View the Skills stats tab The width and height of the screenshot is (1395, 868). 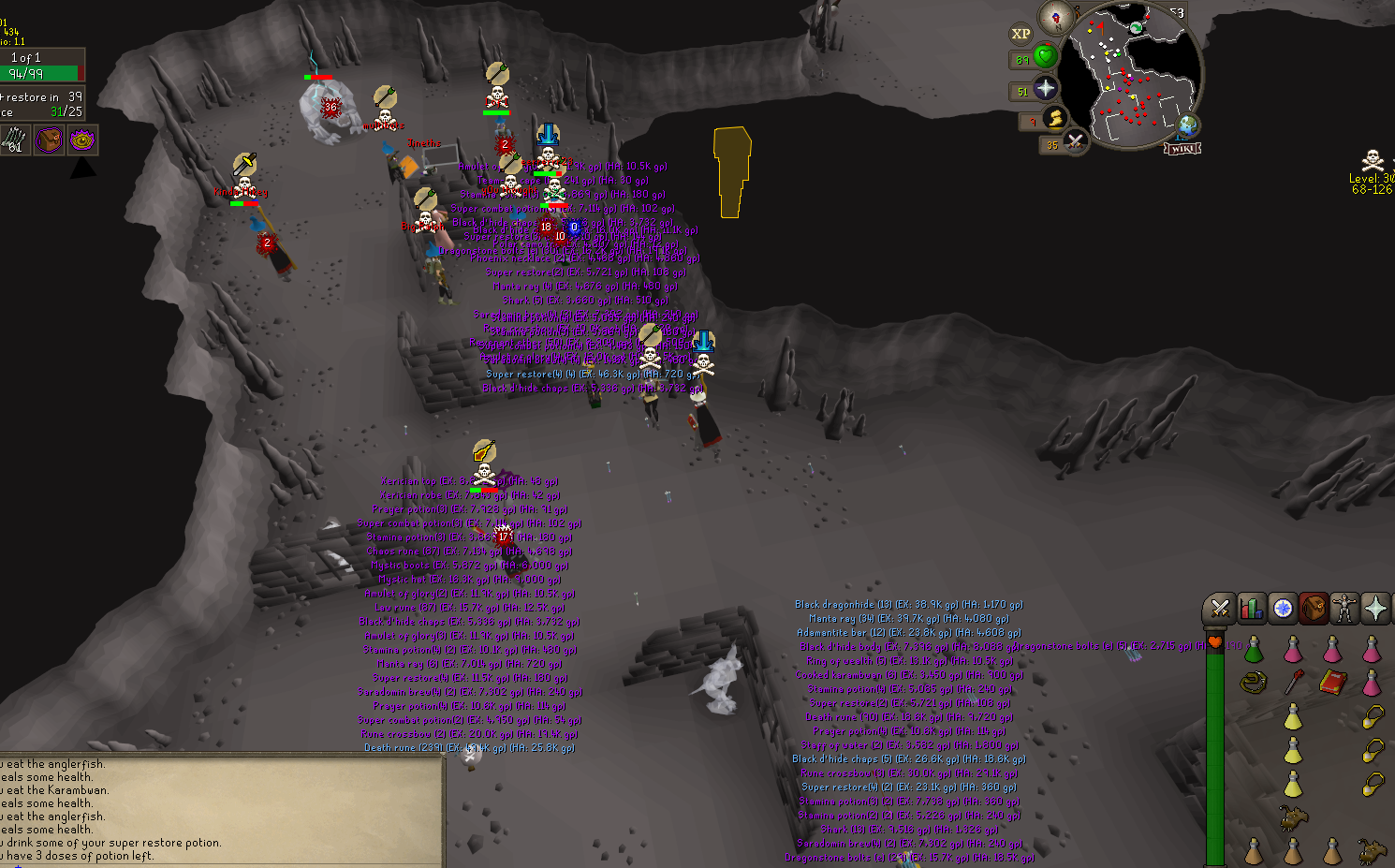point(1251,609)
